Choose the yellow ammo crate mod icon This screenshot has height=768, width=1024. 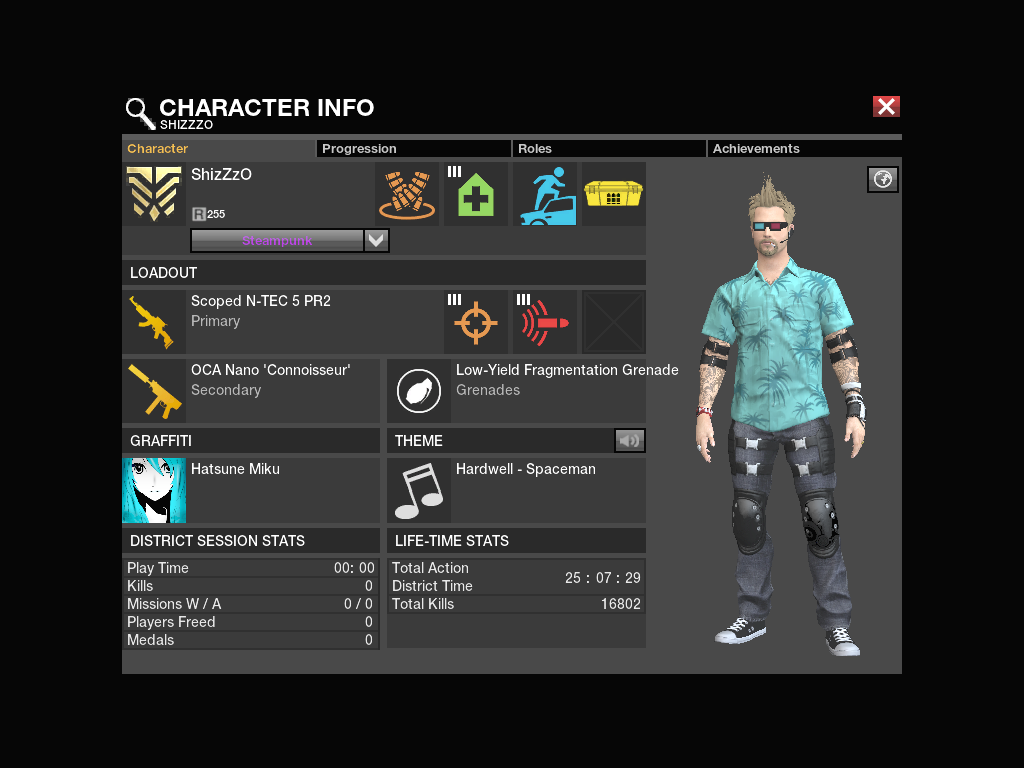click(613, 194)
